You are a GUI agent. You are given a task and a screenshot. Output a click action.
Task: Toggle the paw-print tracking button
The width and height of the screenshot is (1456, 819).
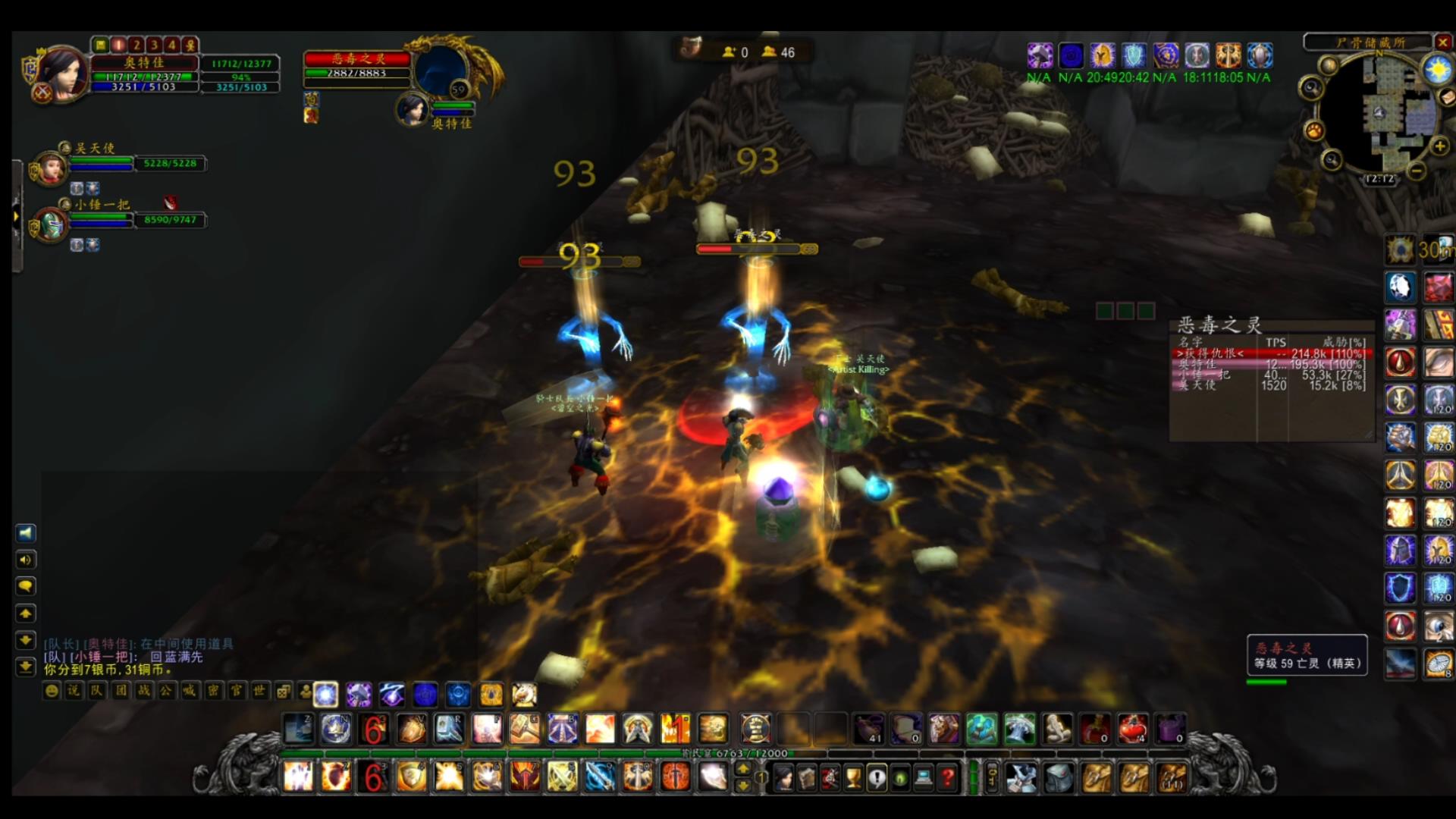[1314, 131]
